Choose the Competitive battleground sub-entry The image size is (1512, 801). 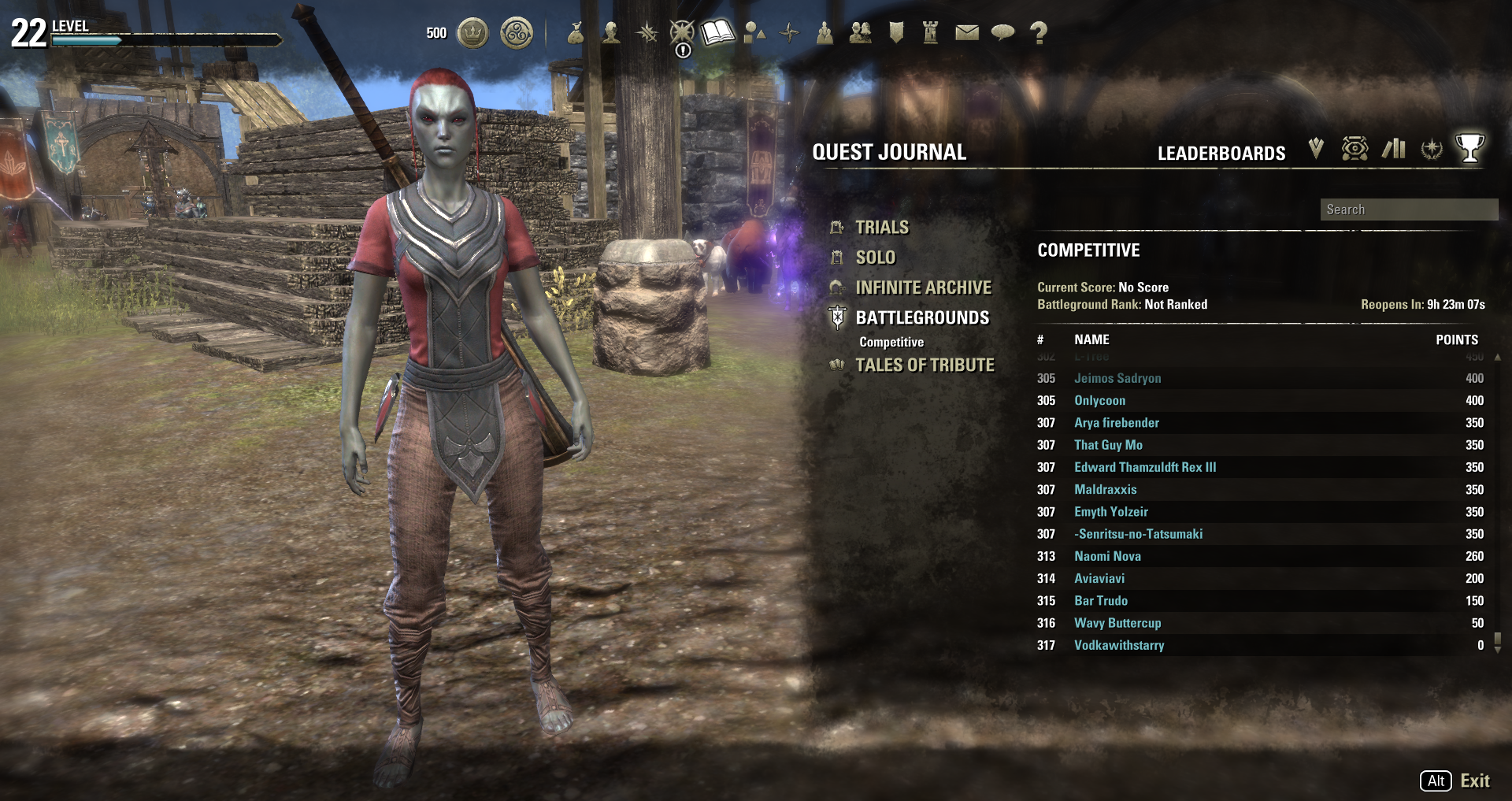(891, 342)
